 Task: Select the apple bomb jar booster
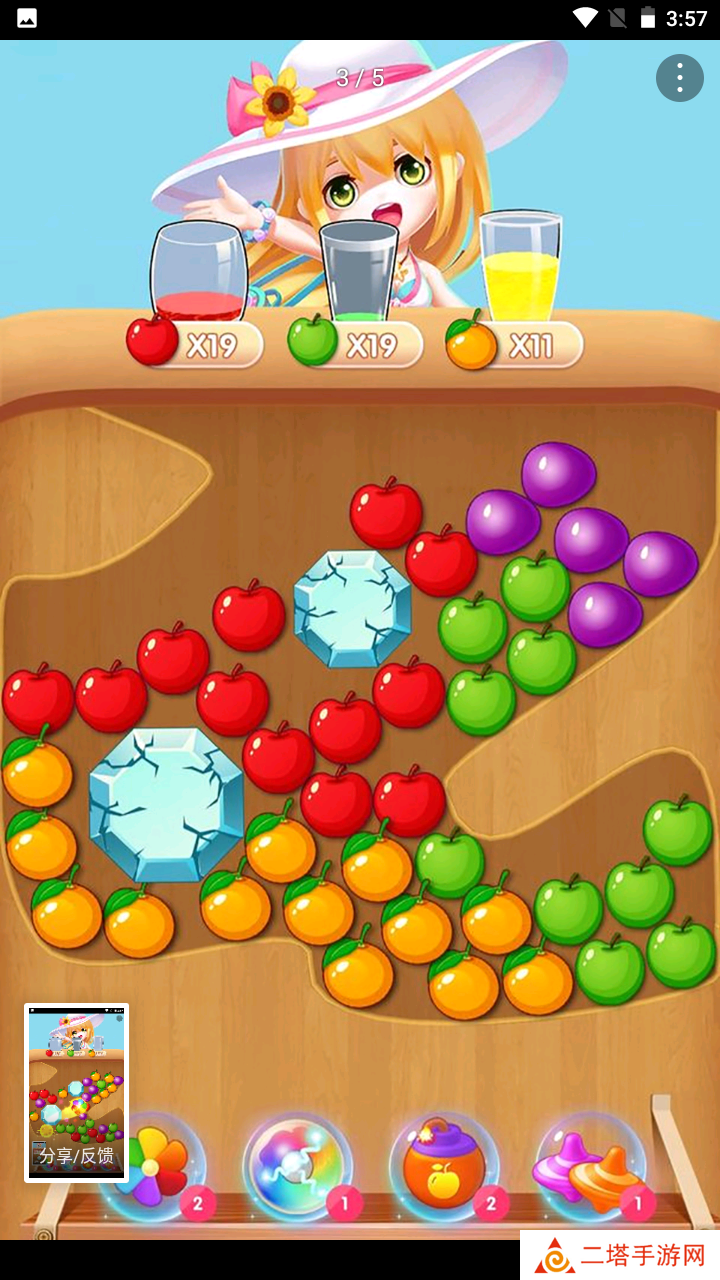(443, 1165)
